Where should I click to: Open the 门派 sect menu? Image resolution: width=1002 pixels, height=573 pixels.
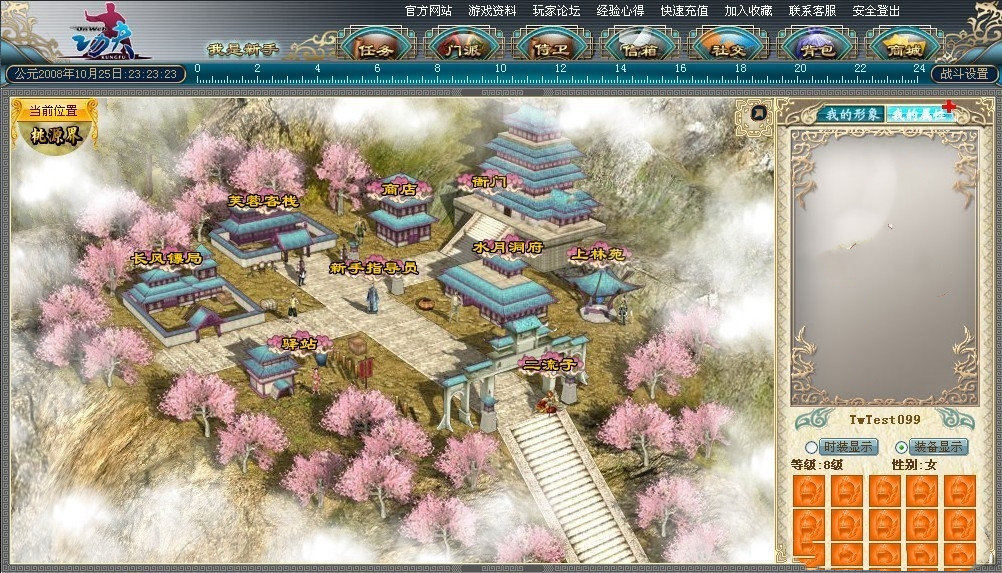coord(465,47)
